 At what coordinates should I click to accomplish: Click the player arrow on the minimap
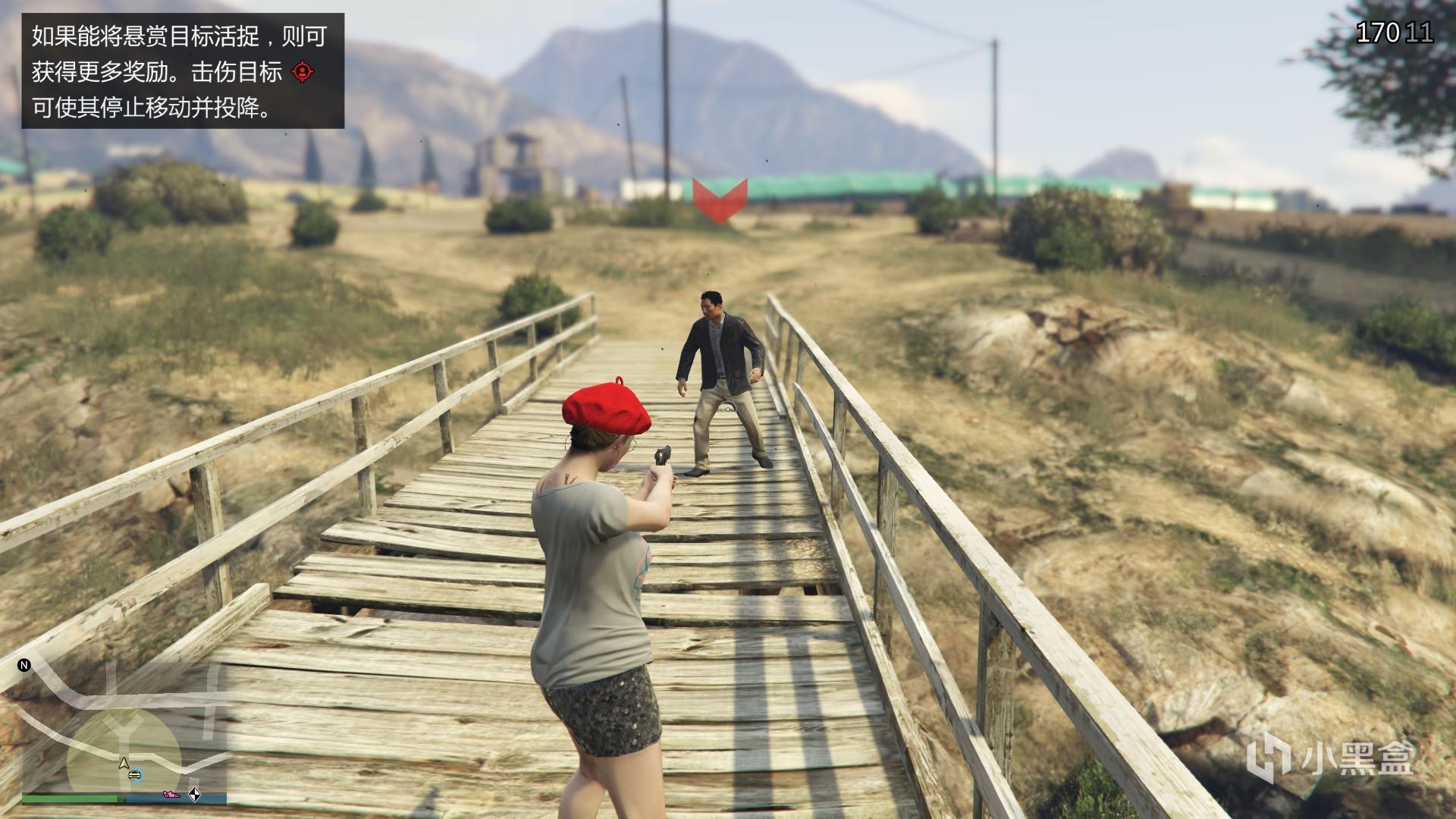pos(123,762)
